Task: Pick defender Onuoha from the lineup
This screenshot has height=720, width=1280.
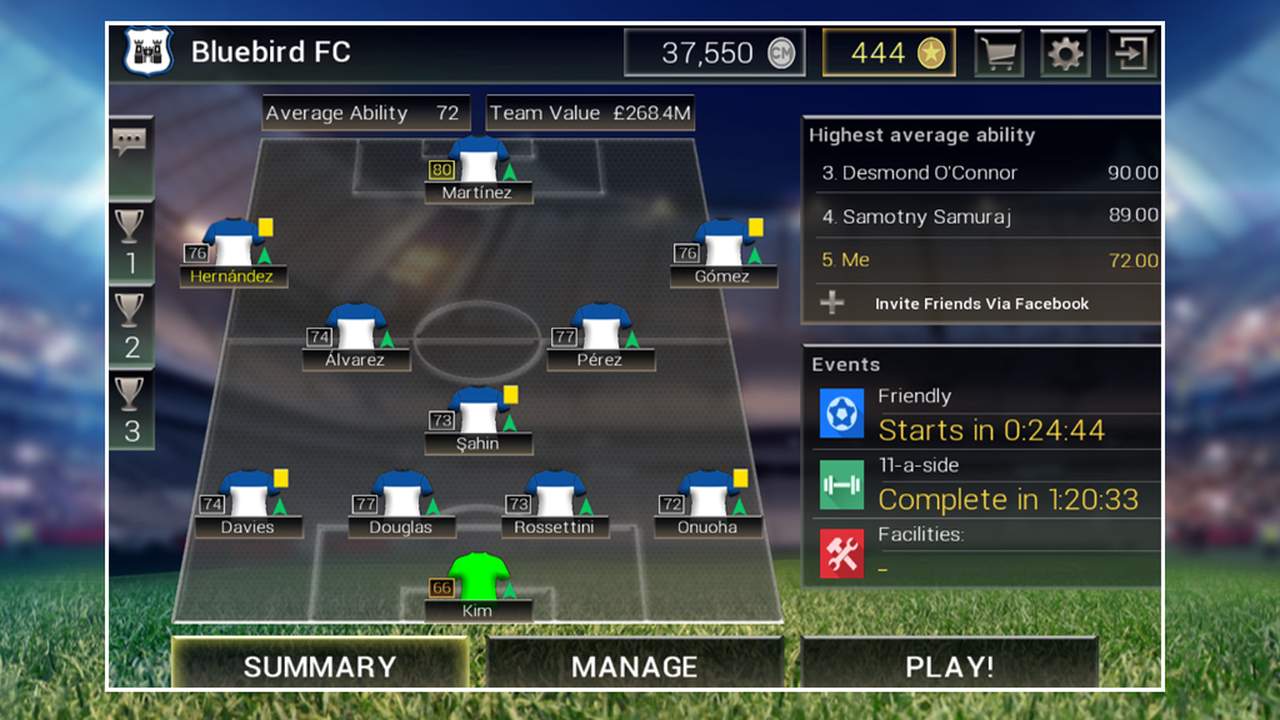Action: 708,503
